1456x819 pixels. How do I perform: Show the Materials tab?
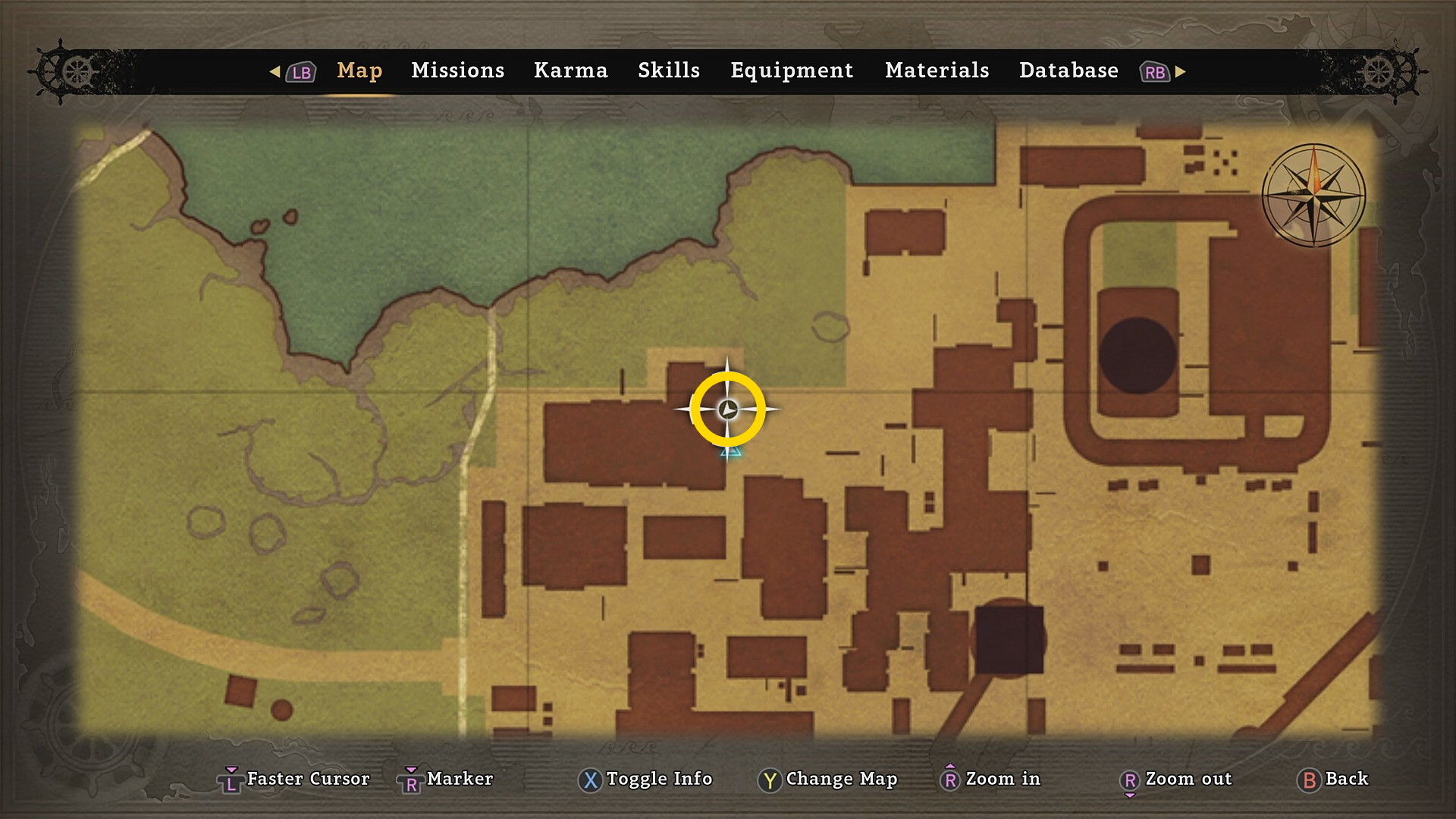[937, 71]
